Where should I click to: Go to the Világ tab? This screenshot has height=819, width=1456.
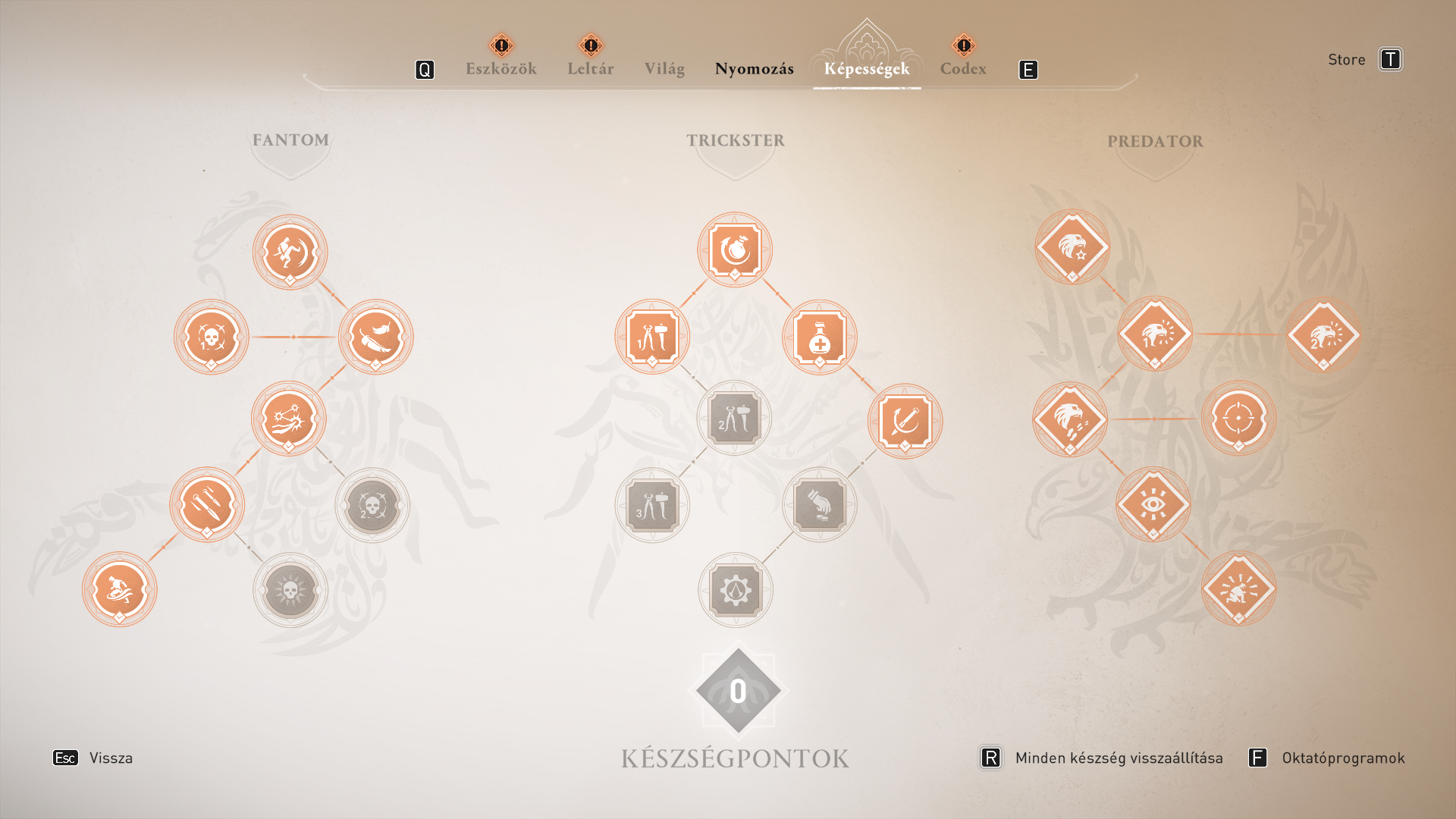[664, 68]
